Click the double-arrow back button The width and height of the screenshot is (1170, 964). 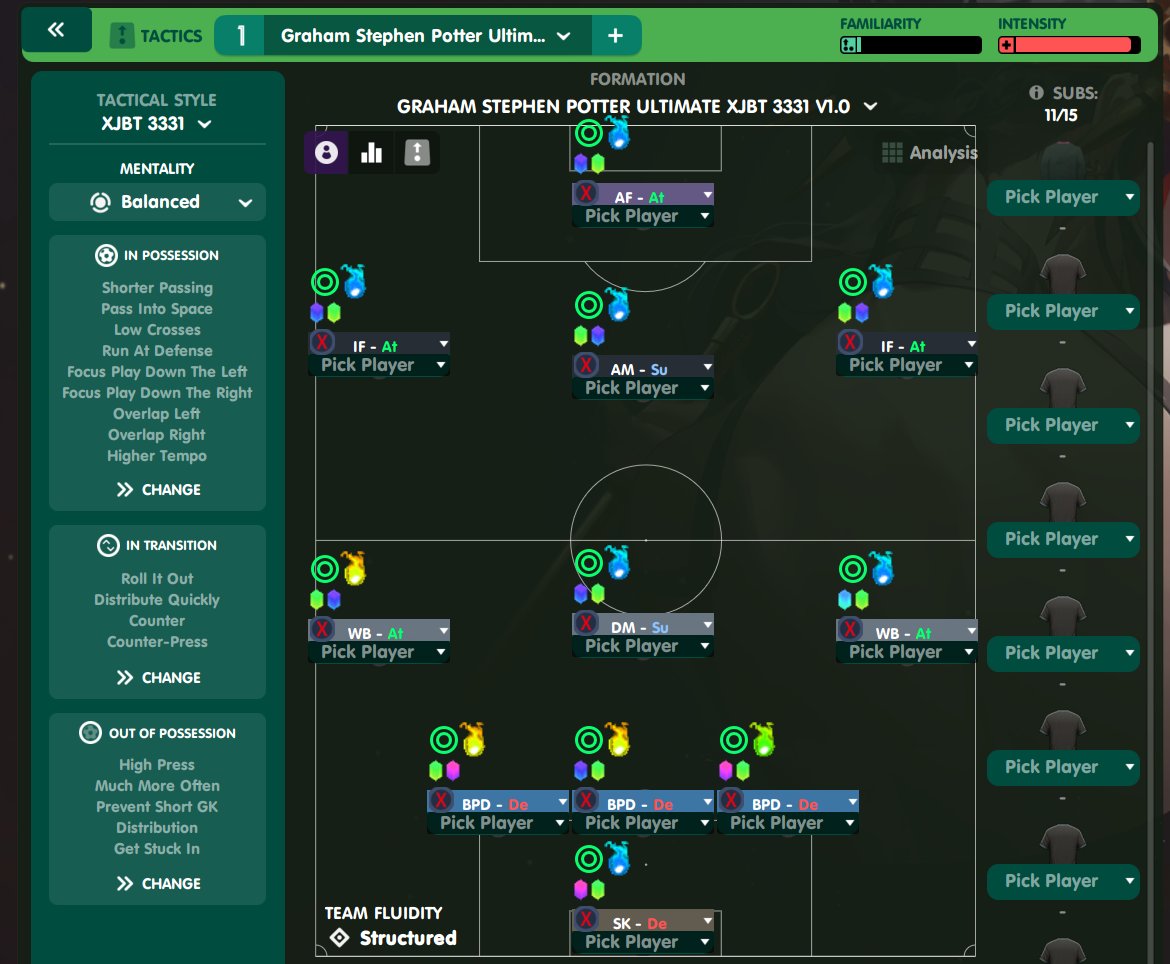[x=56, y=30]
